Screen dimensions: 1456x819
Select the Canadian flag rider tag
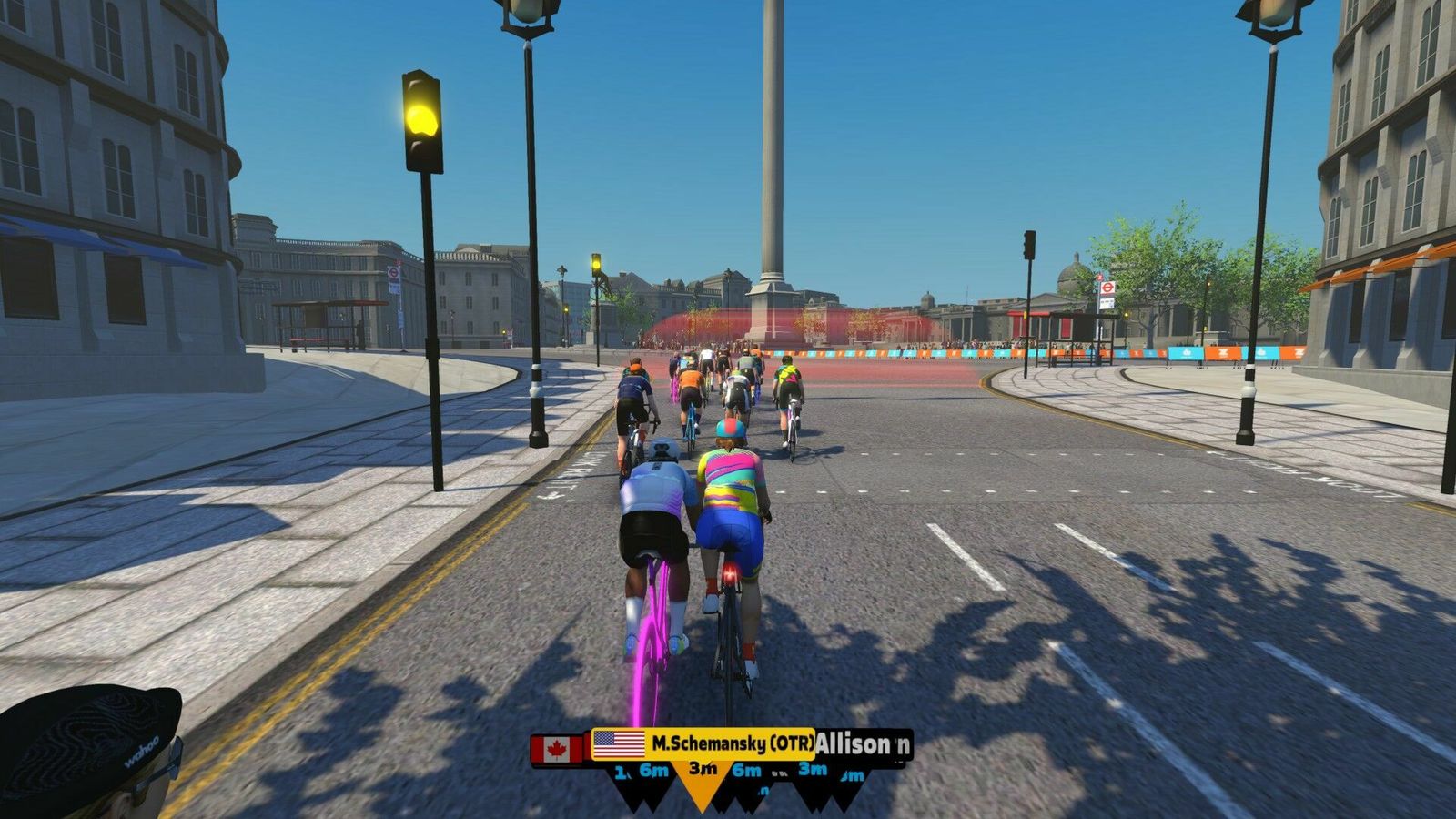[557, 750]
